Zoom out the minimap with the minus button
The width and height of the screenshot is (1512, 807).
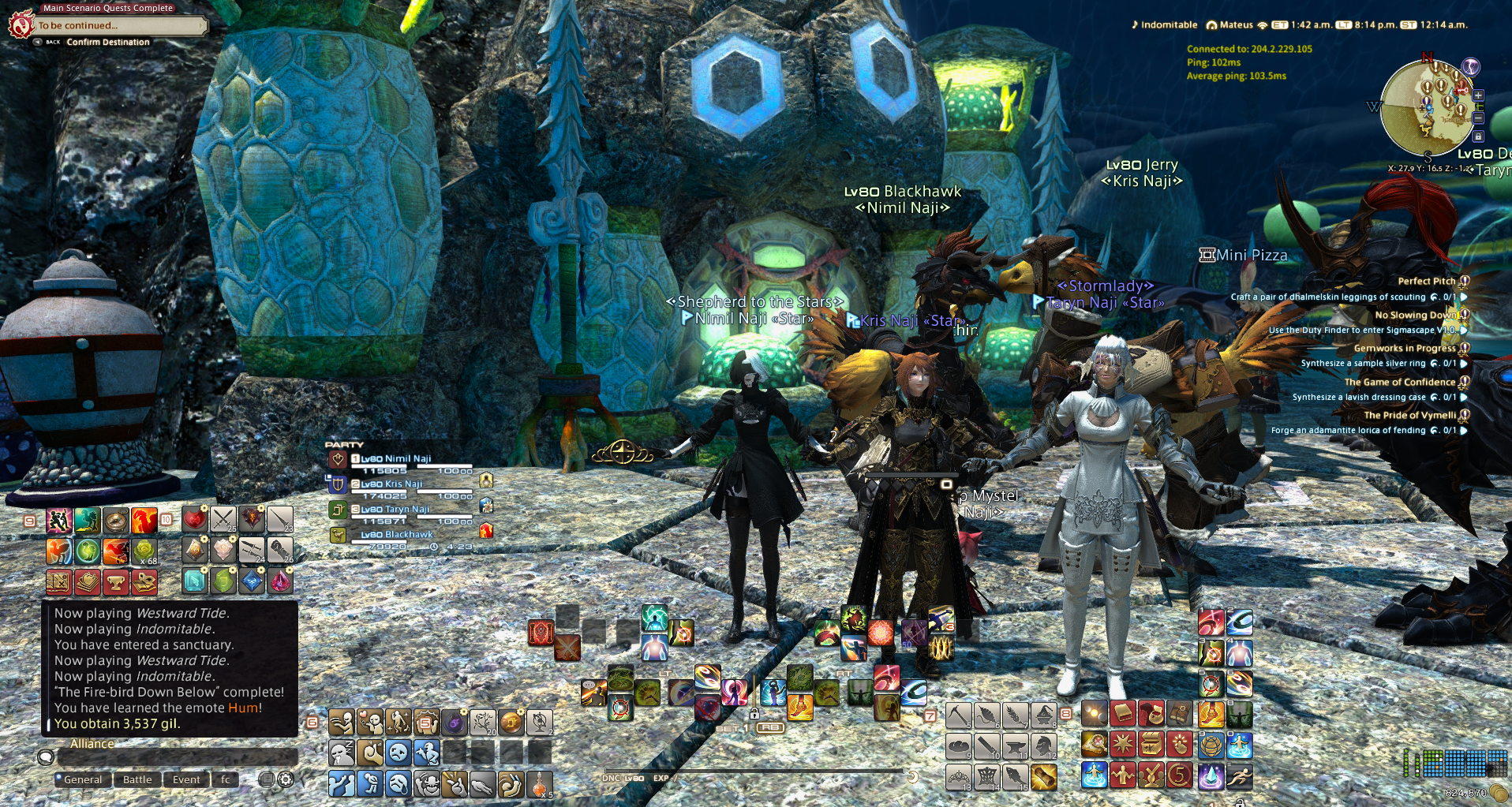click(1478, 118)
